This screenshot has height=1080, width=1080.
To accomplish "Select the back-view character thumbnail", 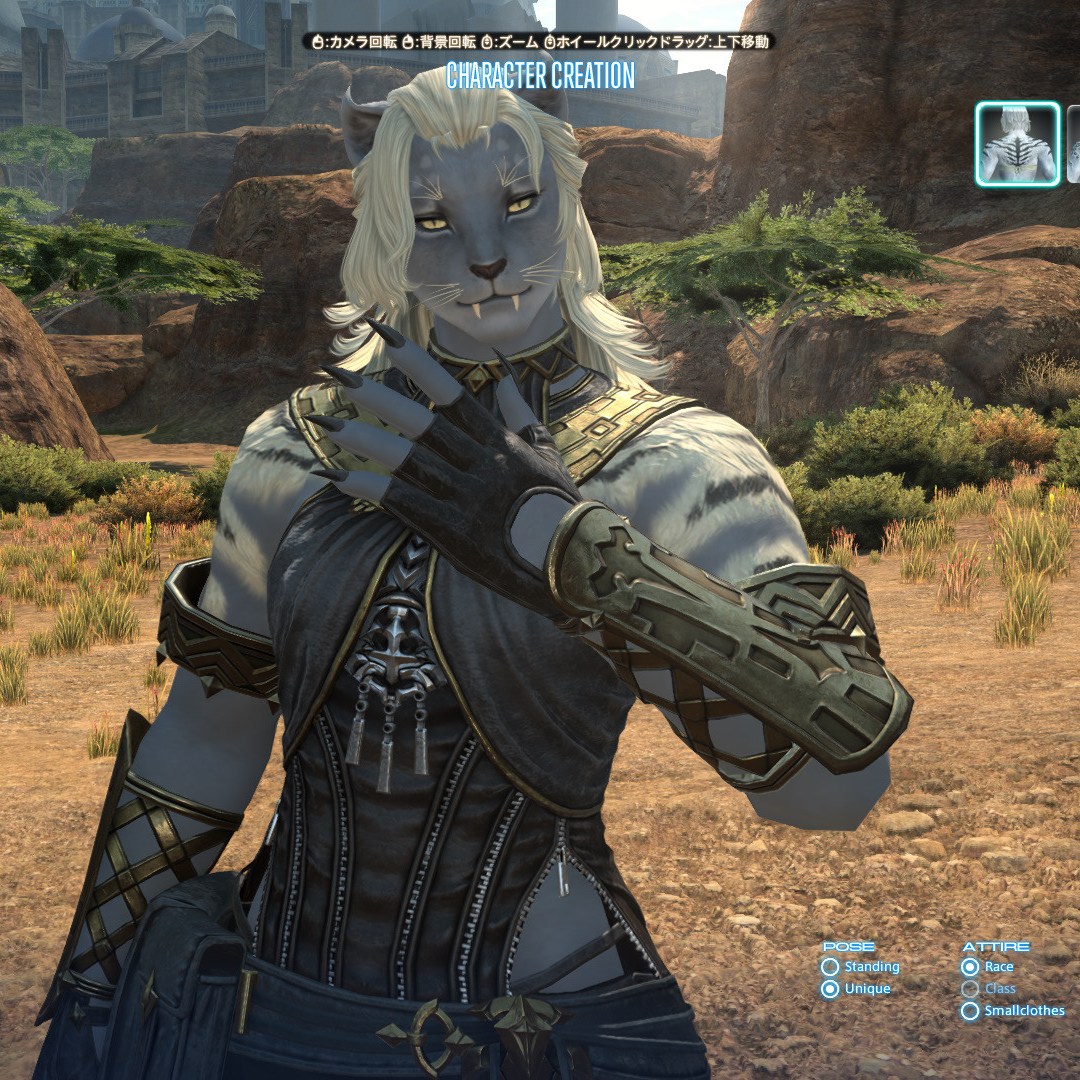I will (x=1017, y=144).
